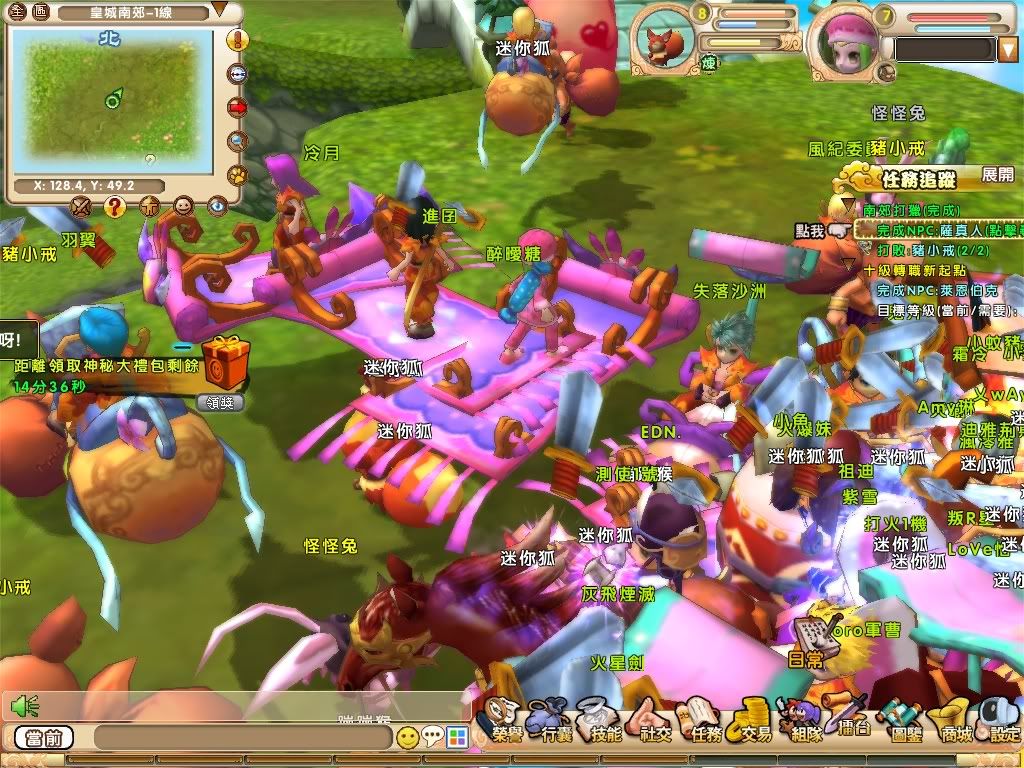Click the 領獎 claim reward button
The height and width of the screenshot is (768, 1024).
[x=221, y=403]
